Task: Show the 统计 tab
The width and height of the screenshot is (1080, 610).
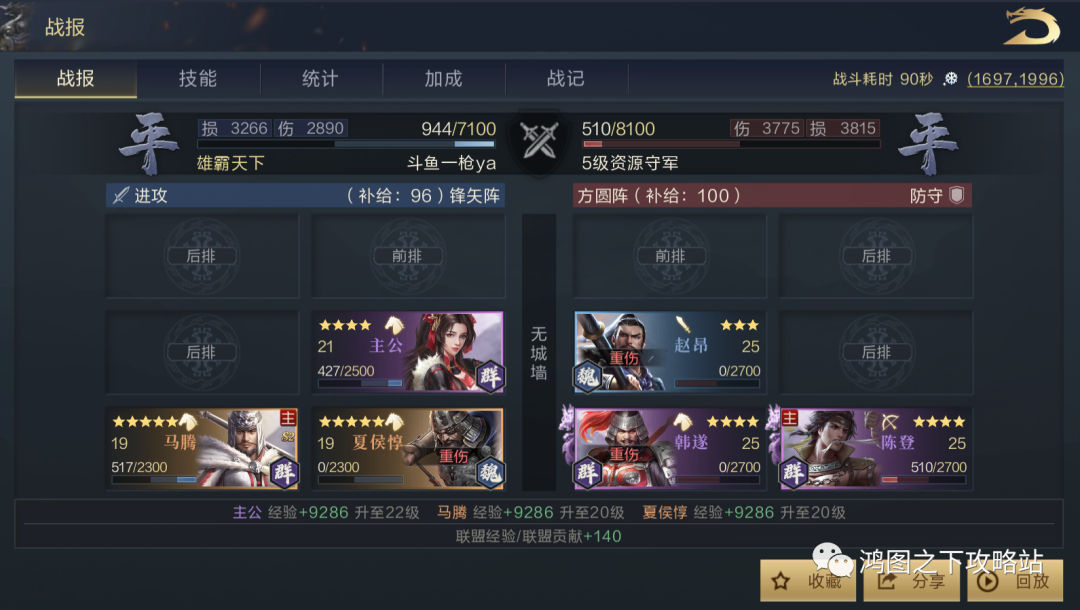Action: 320,79
